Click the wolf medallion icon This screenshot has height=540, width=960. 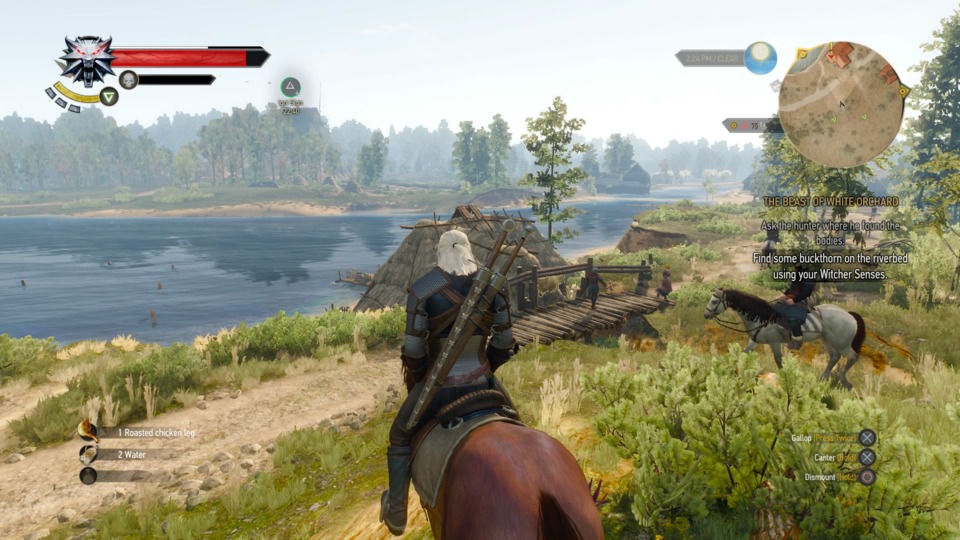(85, 61)
